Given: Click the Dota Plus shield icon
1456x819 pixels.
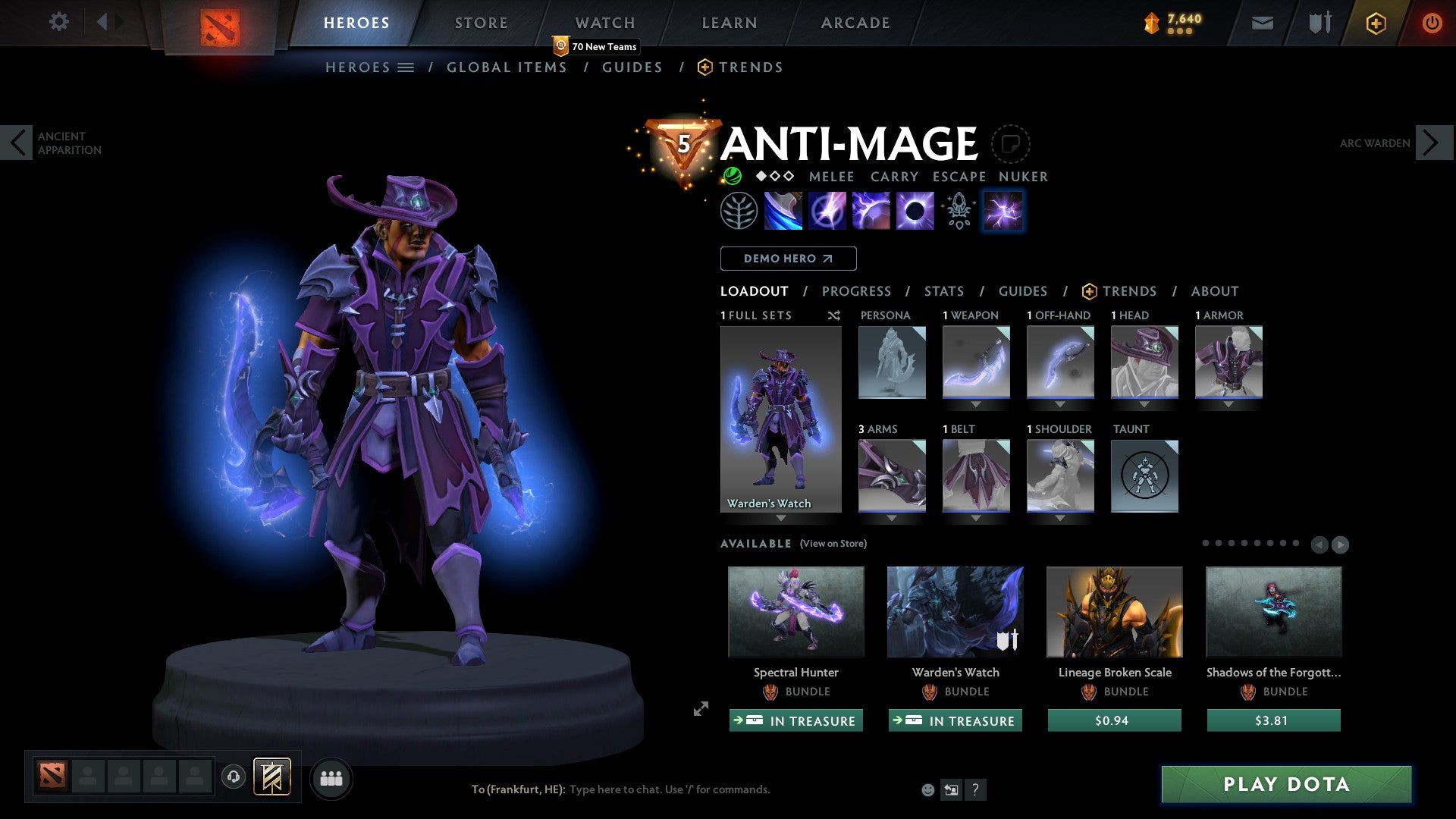Looking at the screenshot, I should 1375,22.
